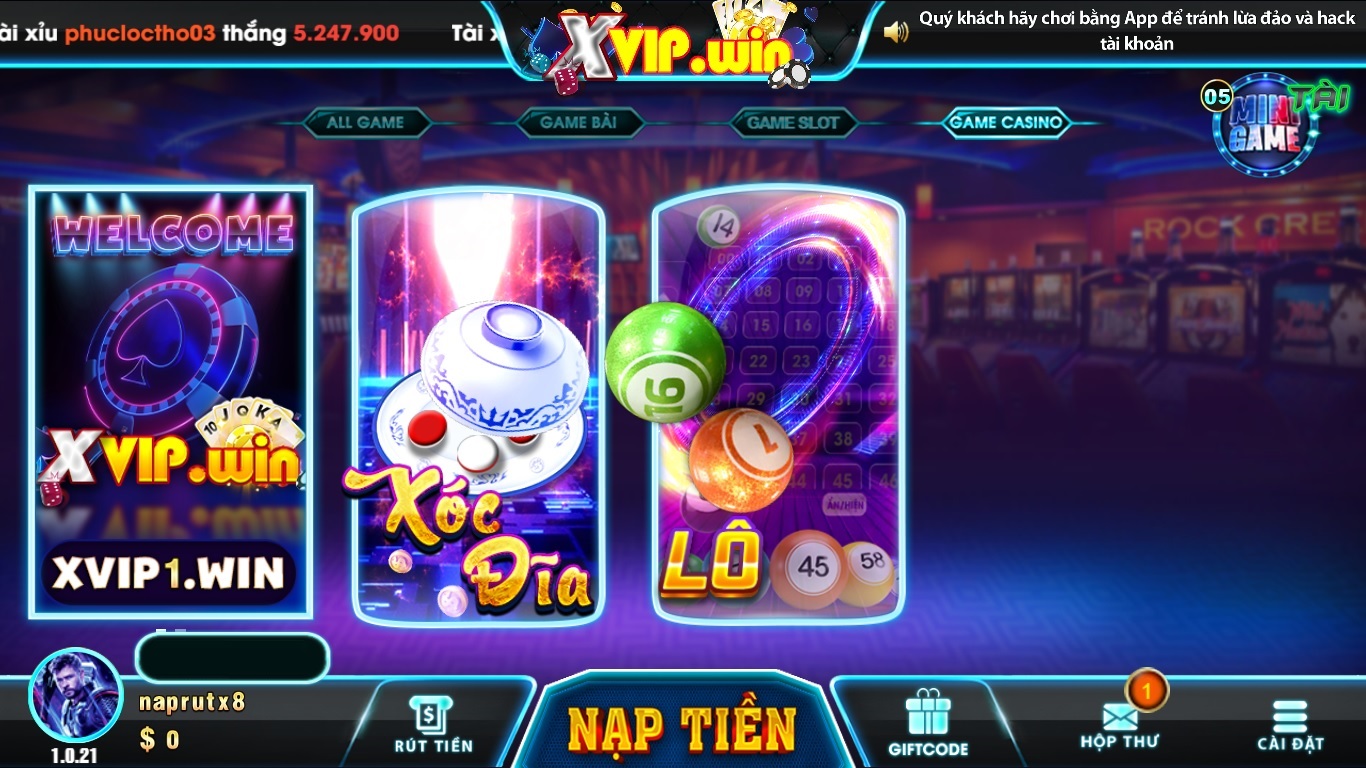This screenshot has width=1366, height=768.
Task: Open the GAME BÀI tab
Action: point(578,123)
